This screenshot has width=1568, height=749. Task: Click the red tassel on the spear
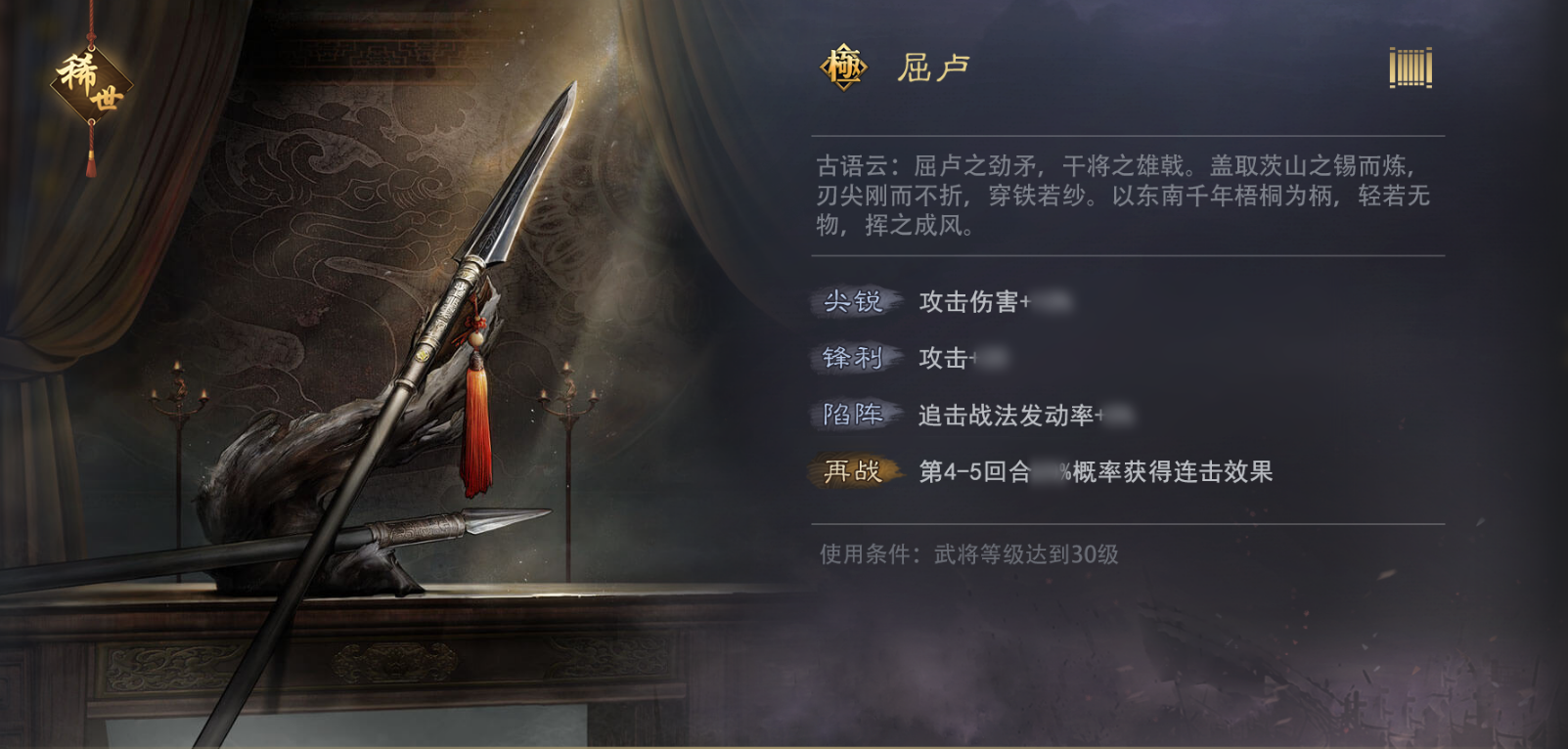coord(476,420)
